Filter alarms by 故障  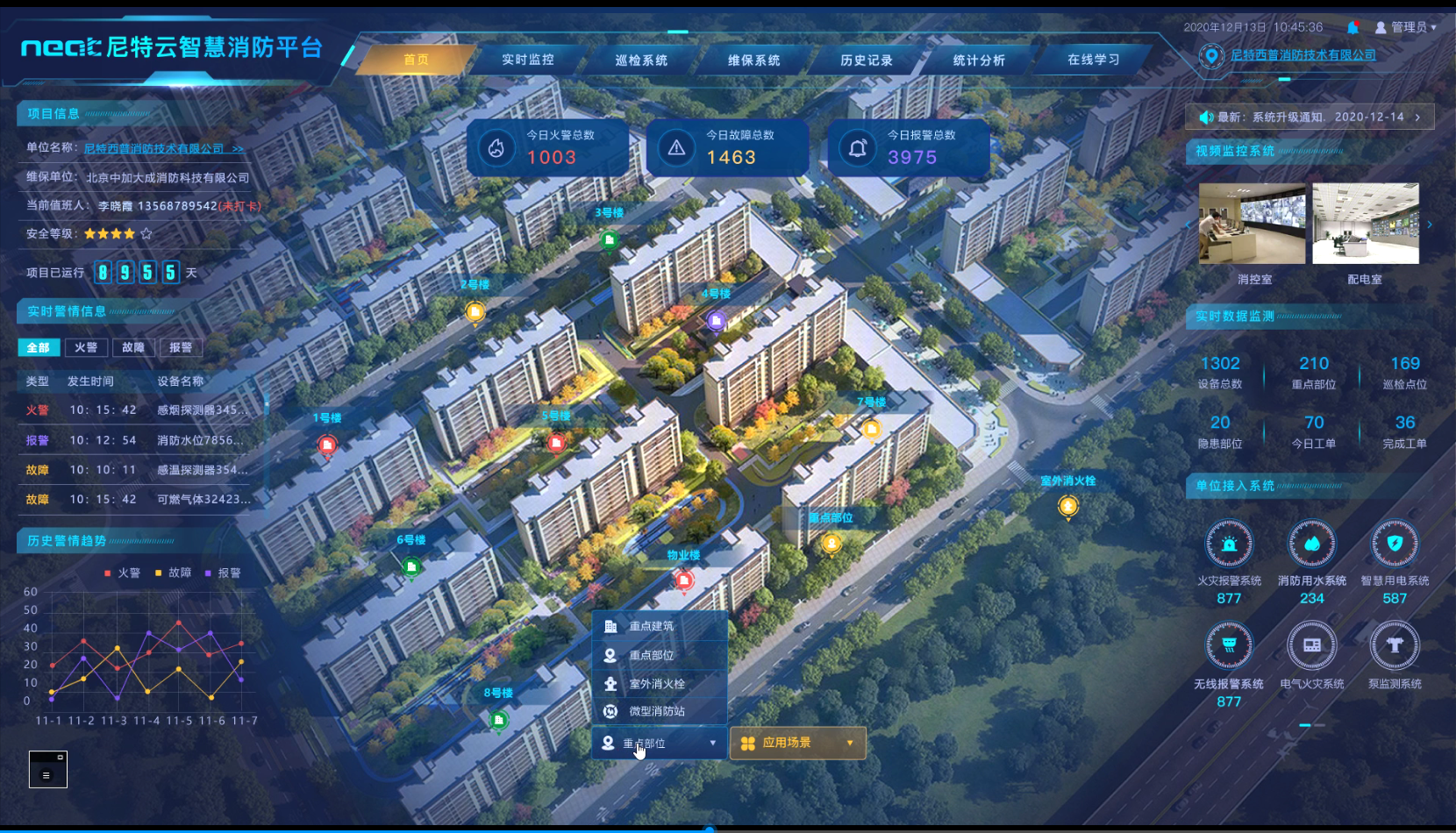tap(133, 347)
